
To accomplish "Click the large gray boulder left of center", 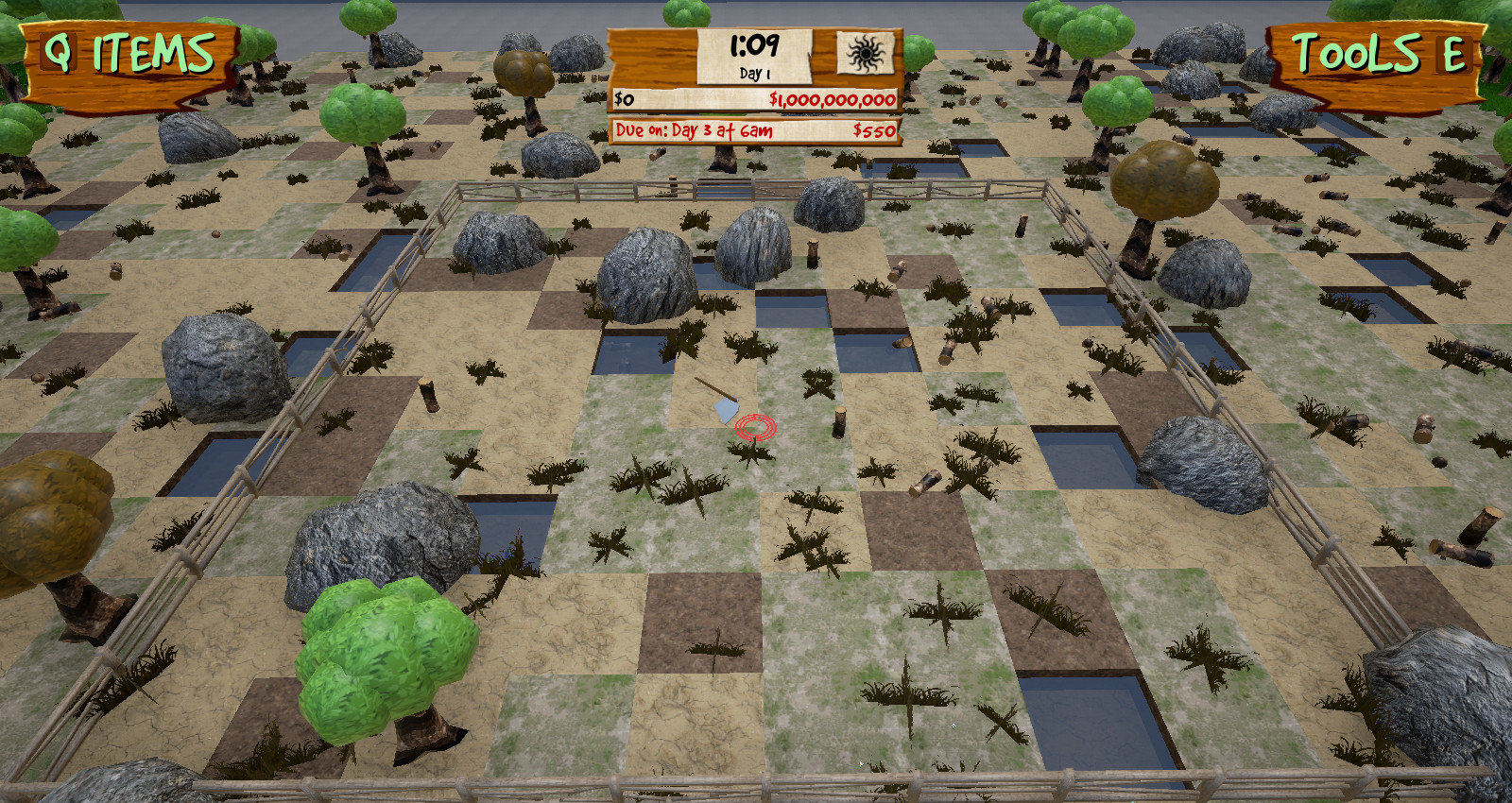I will [644, 274].
